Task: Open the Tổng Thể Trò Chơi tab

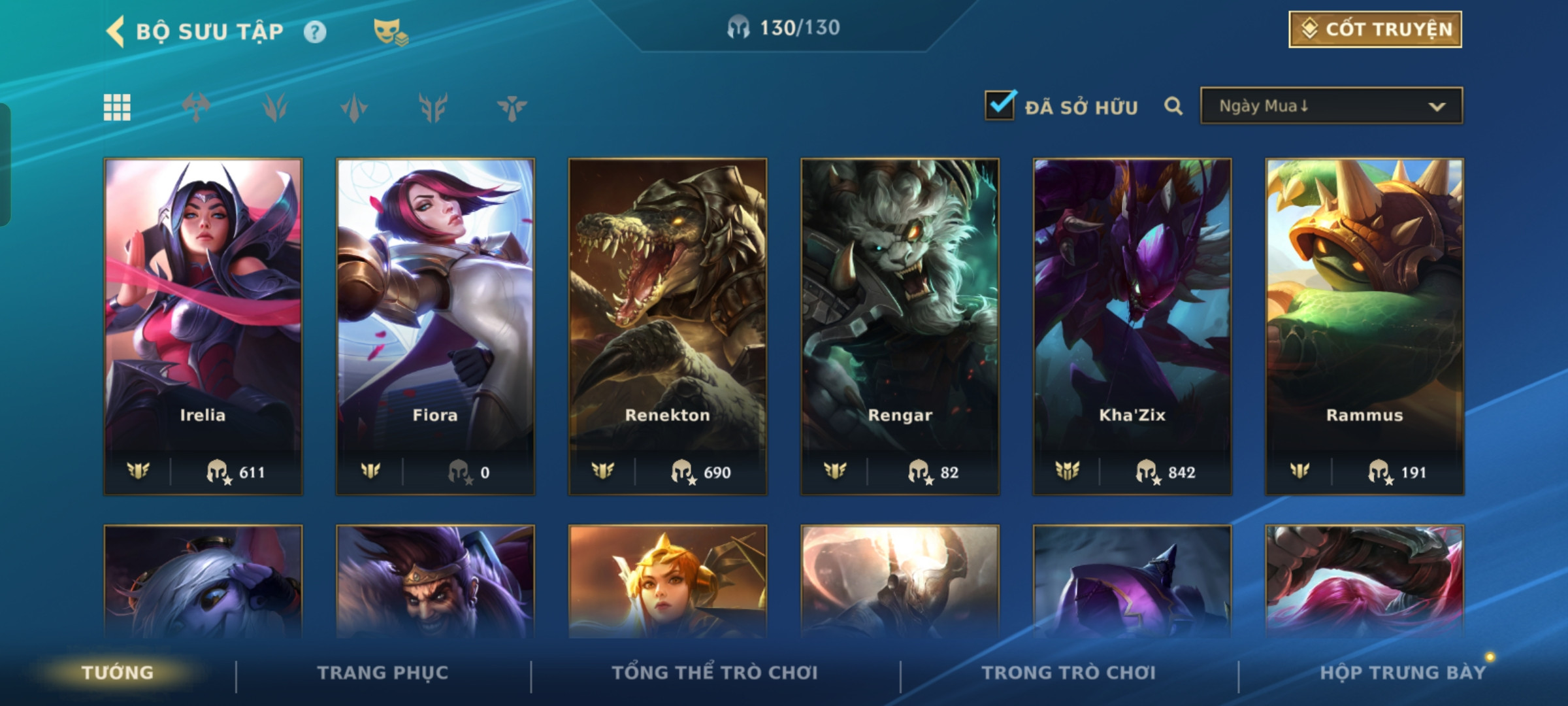Action: (x=715, y=673)
